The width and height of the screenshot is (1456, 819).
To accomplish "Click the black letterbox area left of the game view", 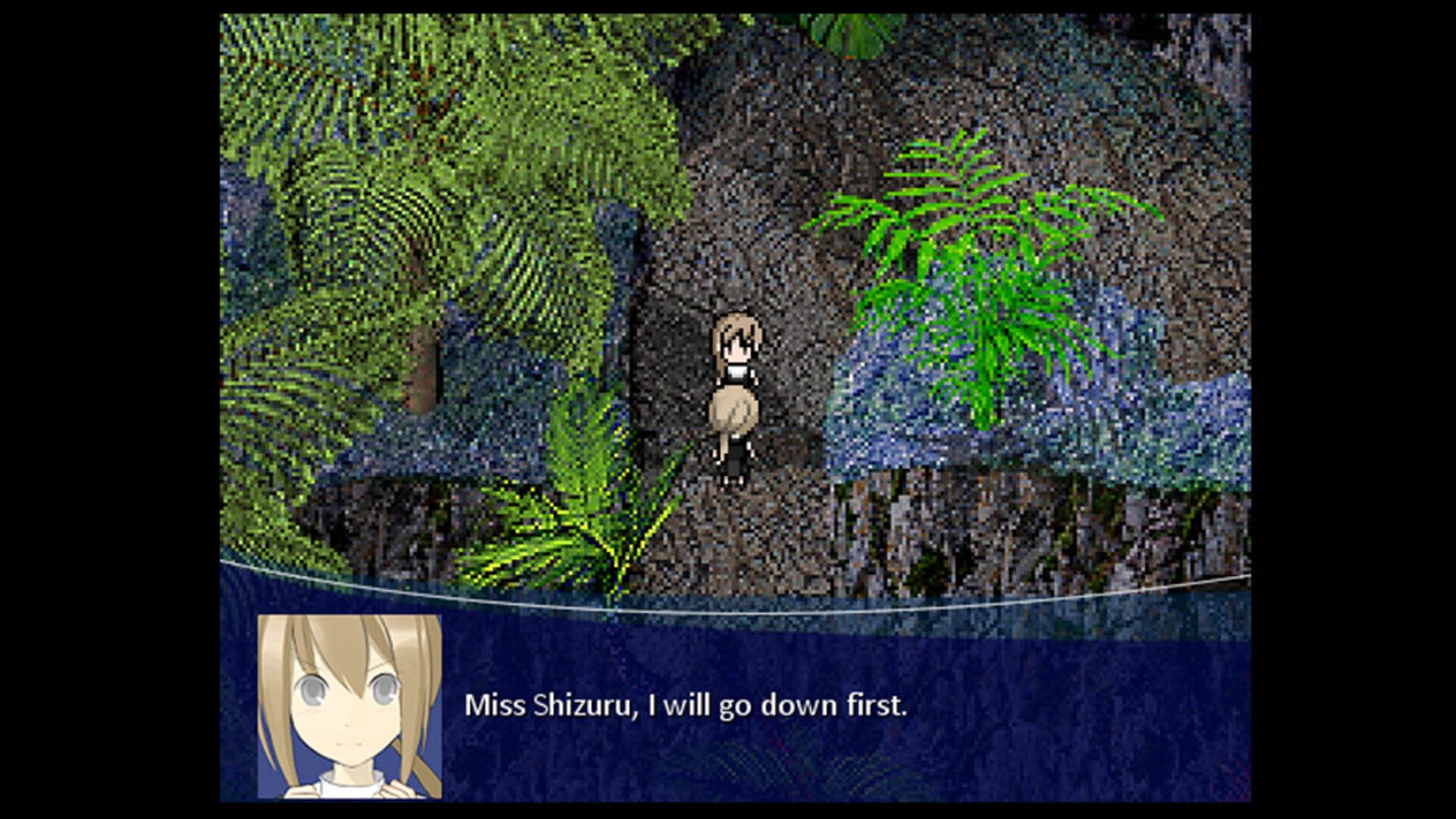I will (x=106, y=409).
